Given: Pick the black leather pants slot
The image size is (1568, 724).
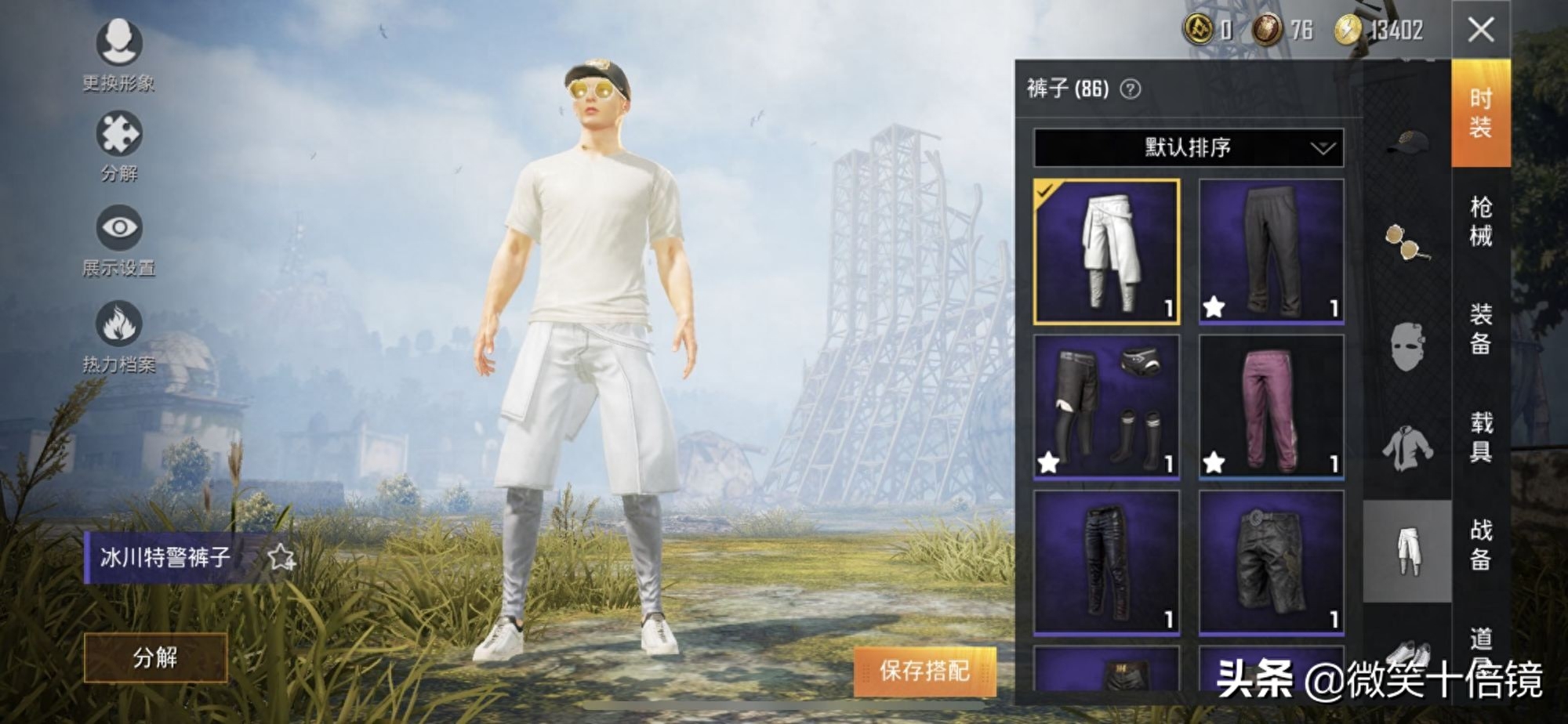Looking at the screenshot, I should pos(1106,562).
